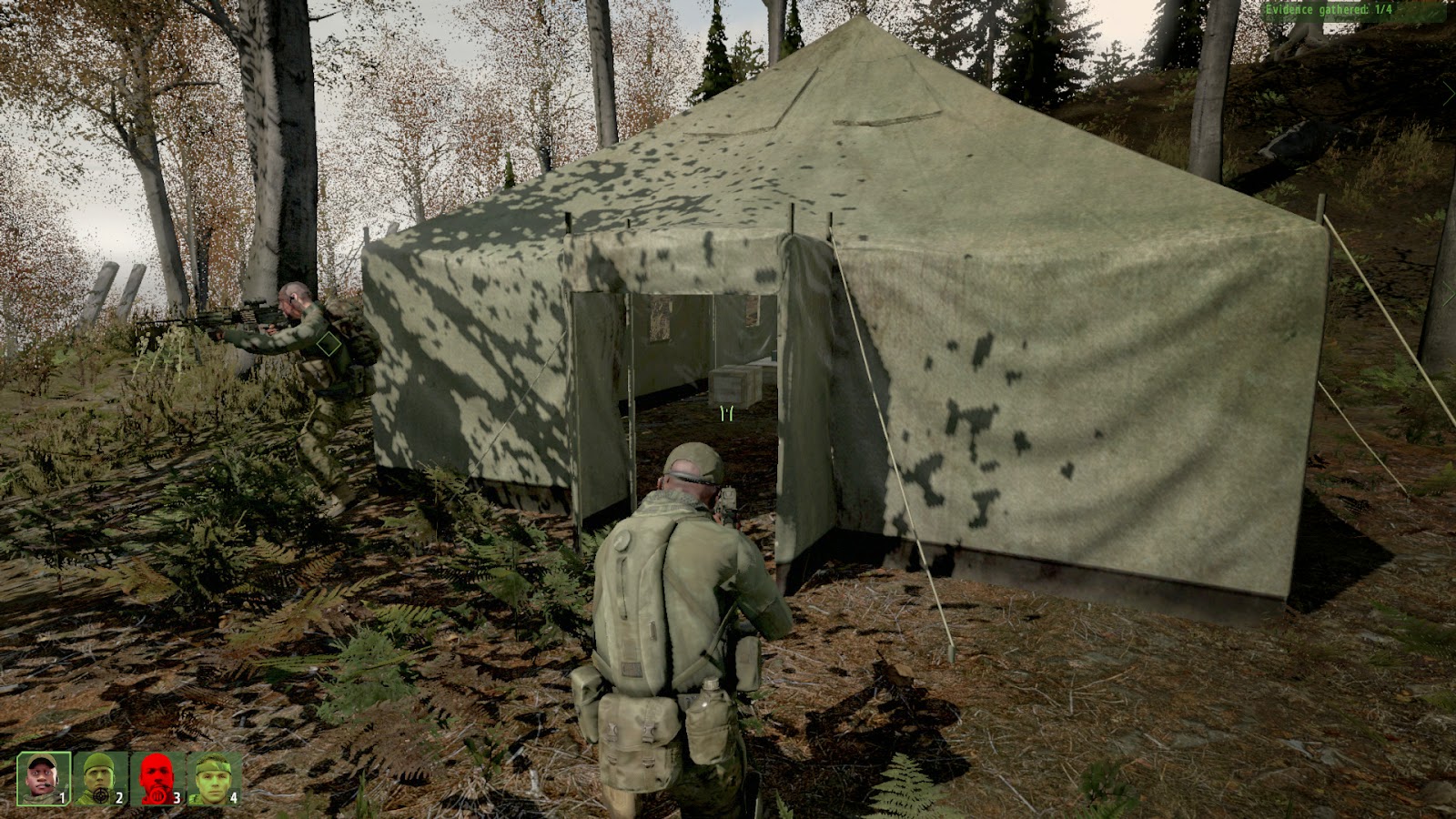The height and width of the screenshot is (819, 1456).
Task: Click the 1/4 evidence progress counter
Action: point(1384,8)
